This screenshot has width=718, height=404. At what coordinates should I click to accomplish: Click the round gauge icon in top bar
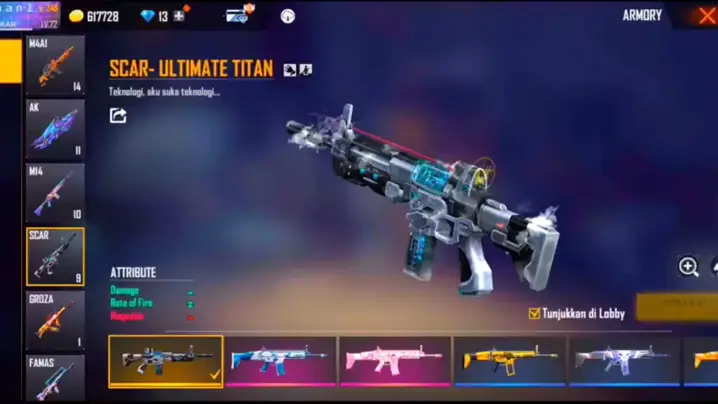(x=288, y=16)
